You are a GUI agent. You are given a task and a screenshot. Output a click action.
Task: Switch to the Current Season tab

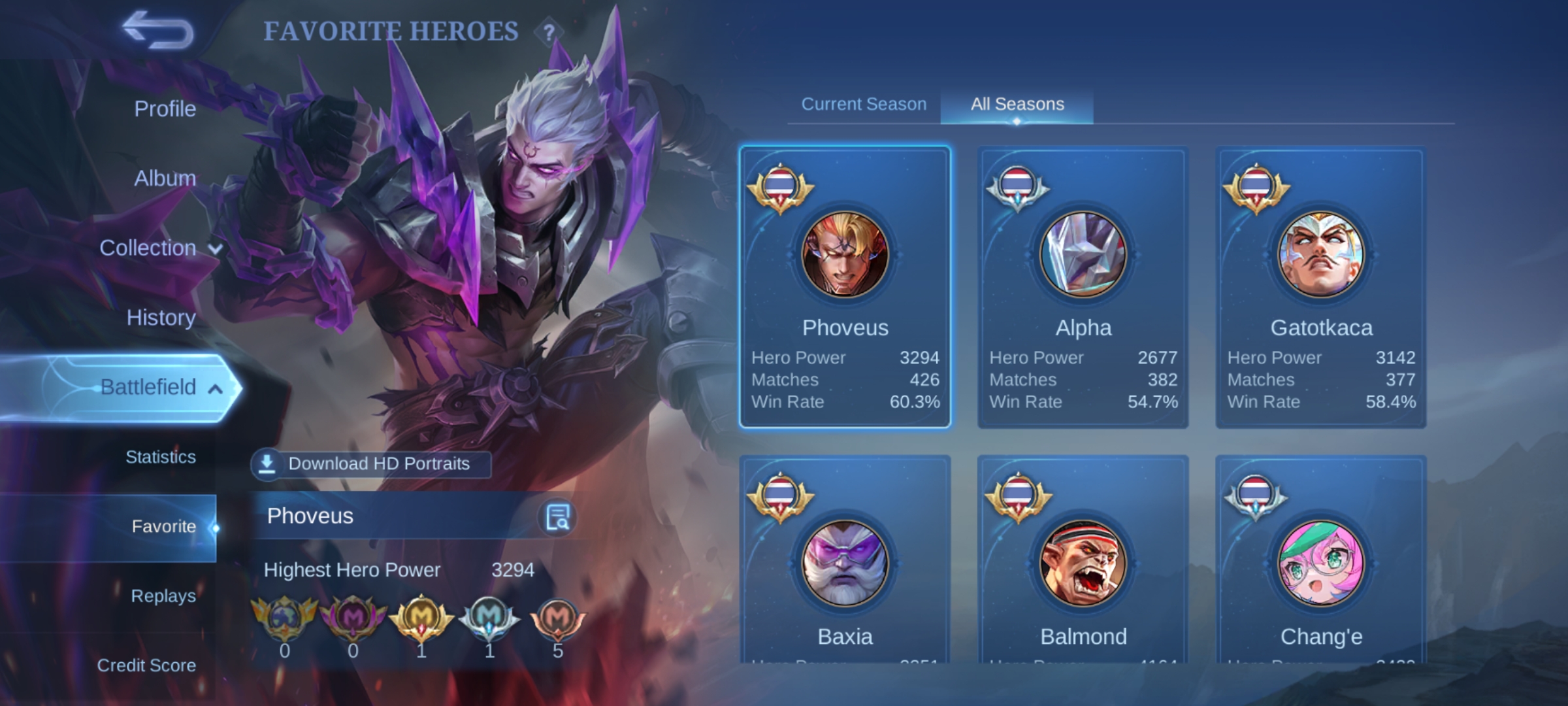pos(864,104)
